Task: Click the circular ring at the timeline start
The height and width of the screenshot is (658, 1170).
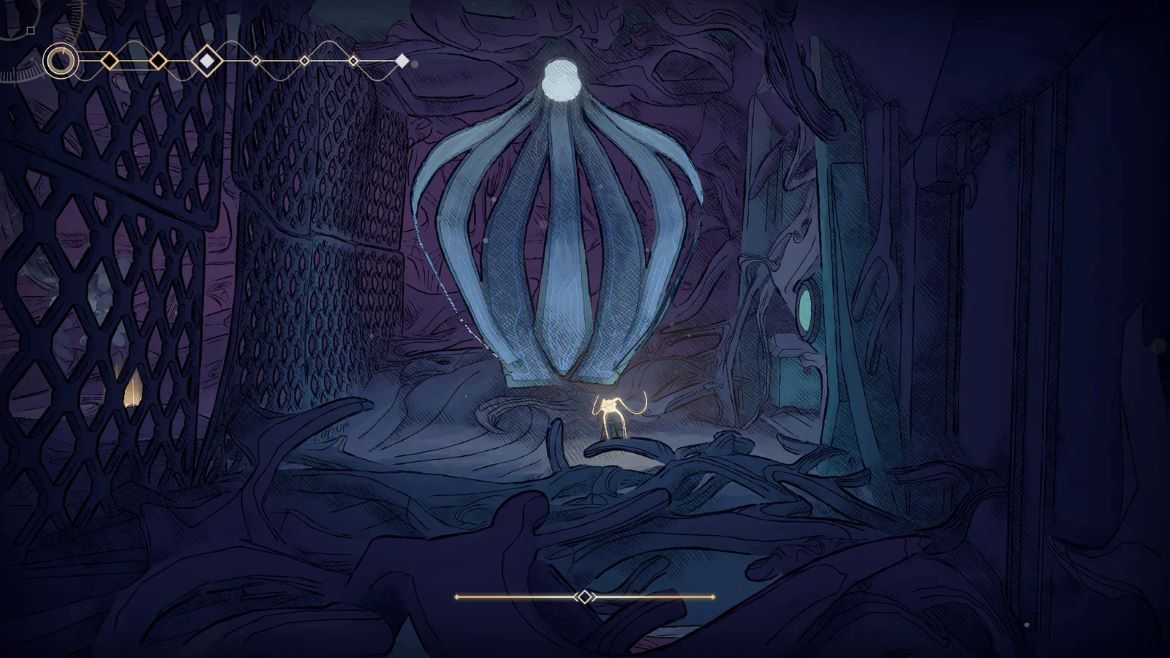Action: coord(60,61)
